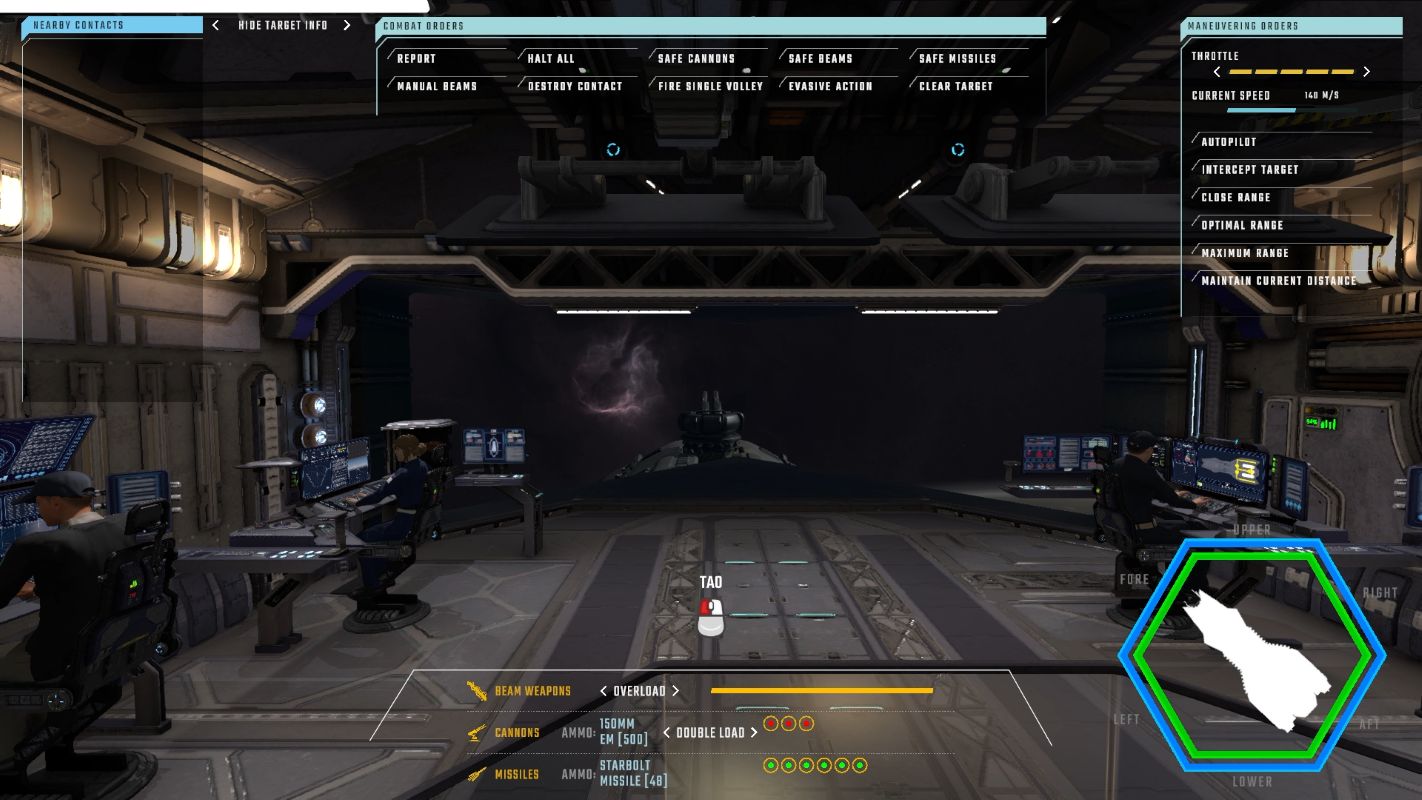This screenshot has width=1422, height=800.
Task: Toggle Safe Missiles order
Action: (957, 59)
